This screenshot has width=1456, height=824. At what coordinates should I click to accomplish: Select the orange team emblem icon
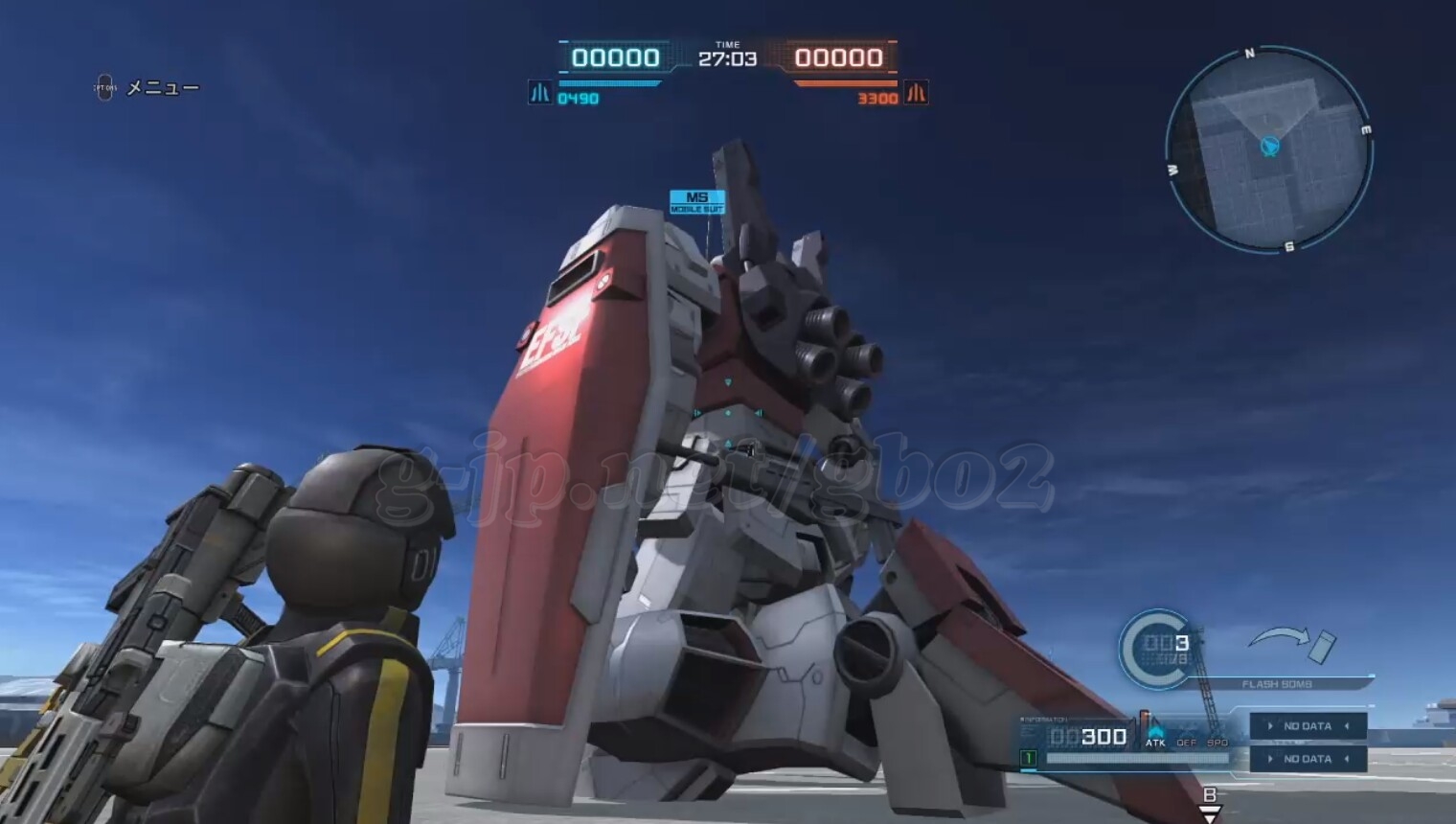(917, 93)
